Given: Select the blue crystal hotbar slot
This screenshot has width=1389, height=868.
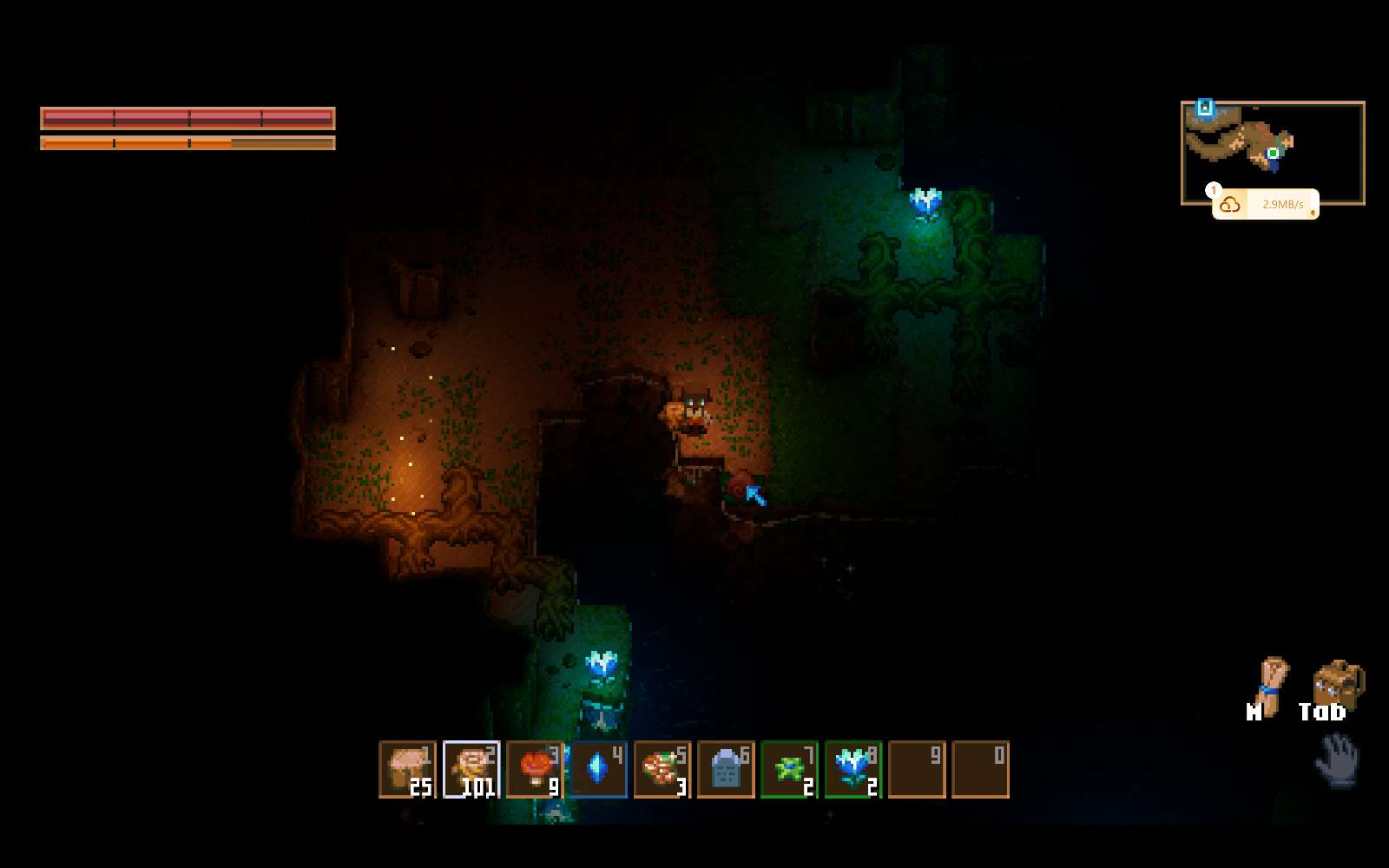Looking at the screenshot, I should point(598,769).
